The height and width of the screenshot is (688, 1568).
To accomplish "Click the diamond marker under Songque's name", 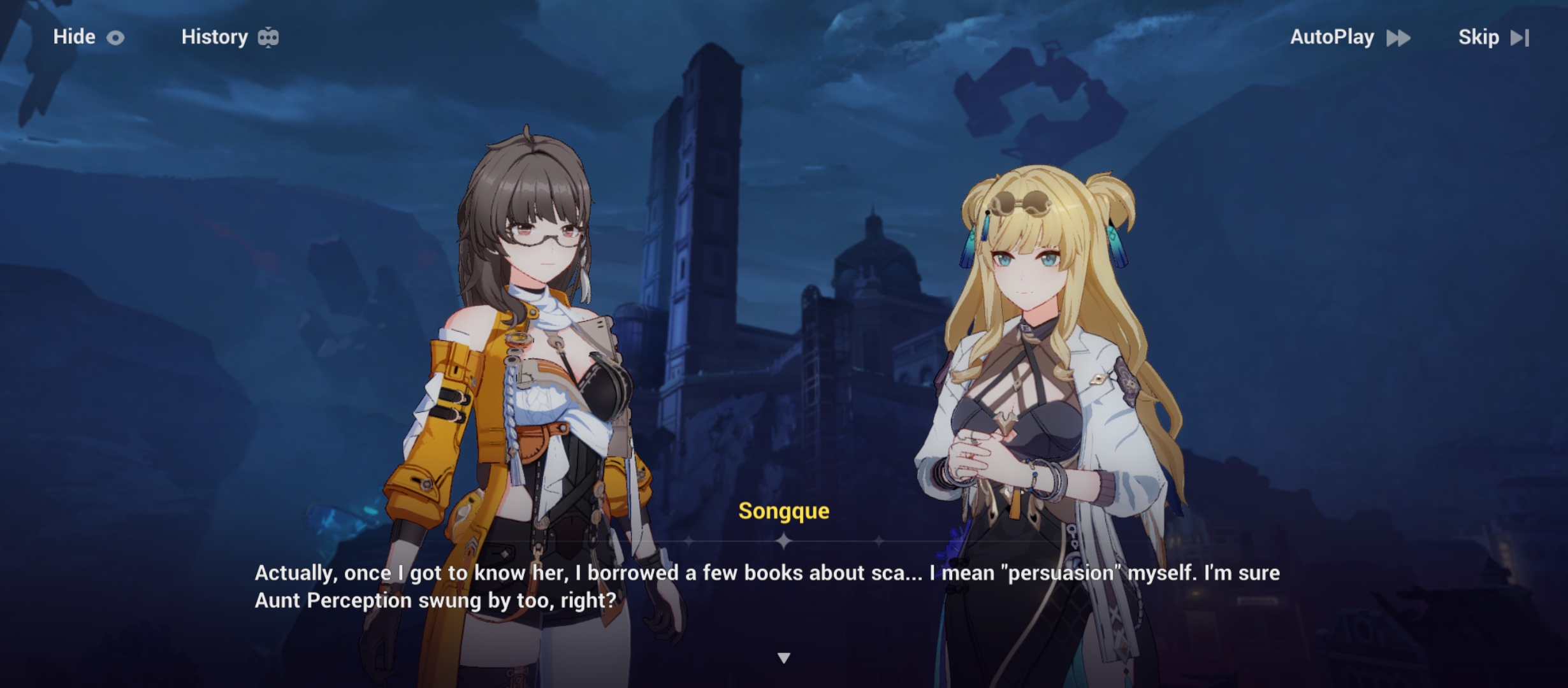I will pos(783,540).
